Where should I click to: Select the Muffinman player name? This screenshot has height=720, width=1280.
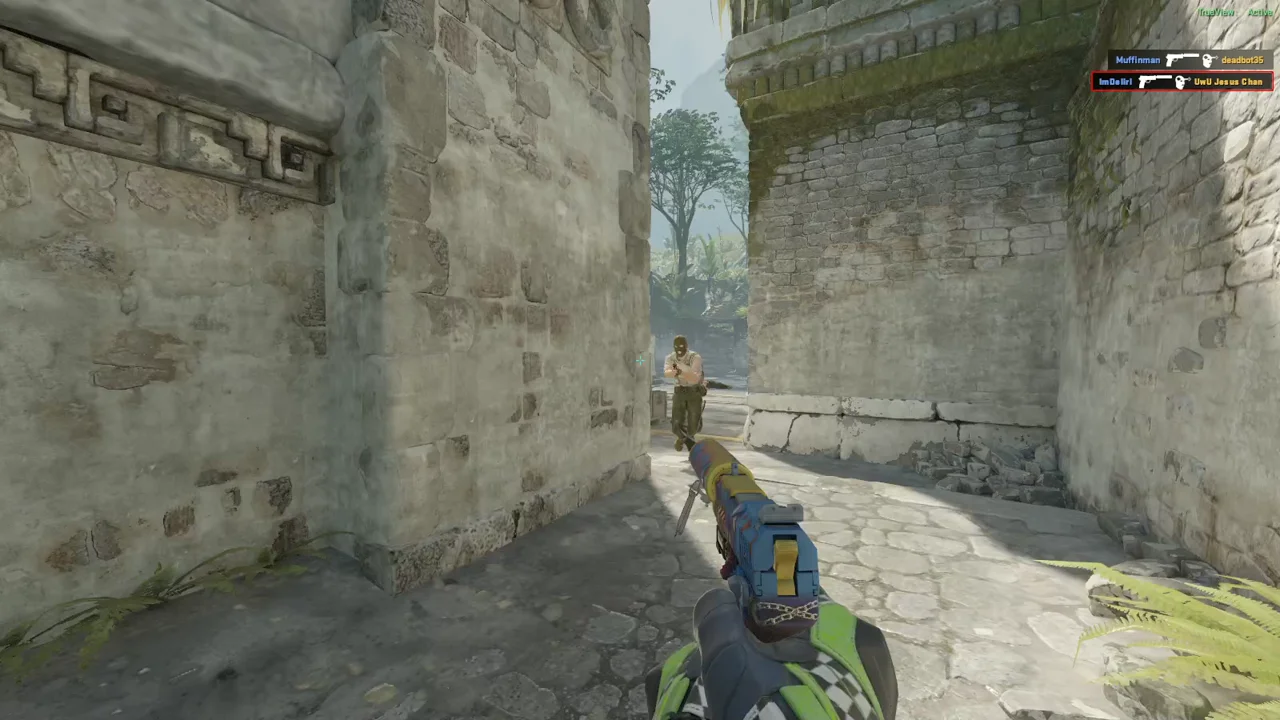(x=1137, y=60)
